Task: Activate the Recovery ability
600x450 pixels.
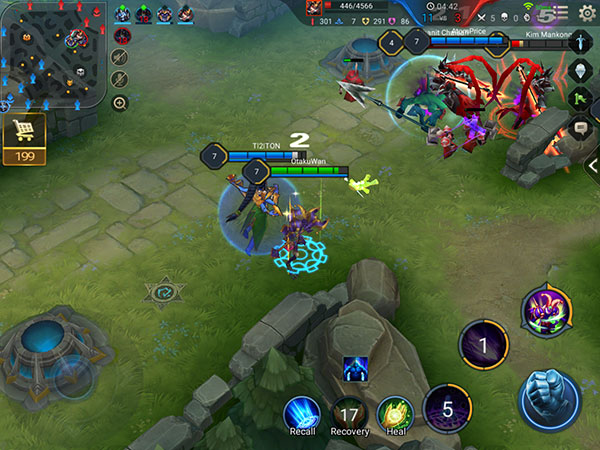Action: tap(349, 413)
